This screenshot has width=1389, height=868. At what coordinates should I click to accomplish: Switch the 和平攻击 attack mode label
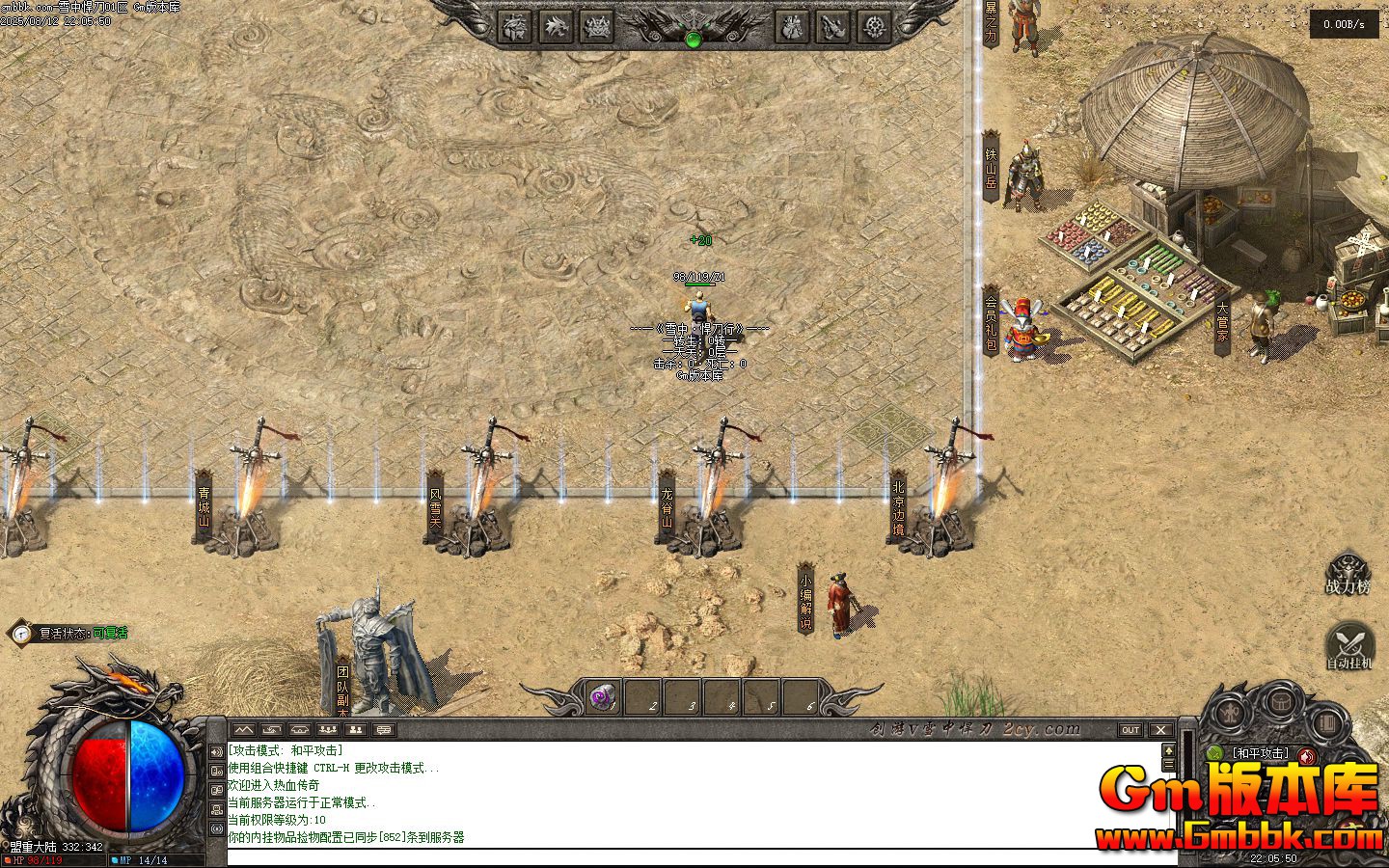[x=1259, y=753]
